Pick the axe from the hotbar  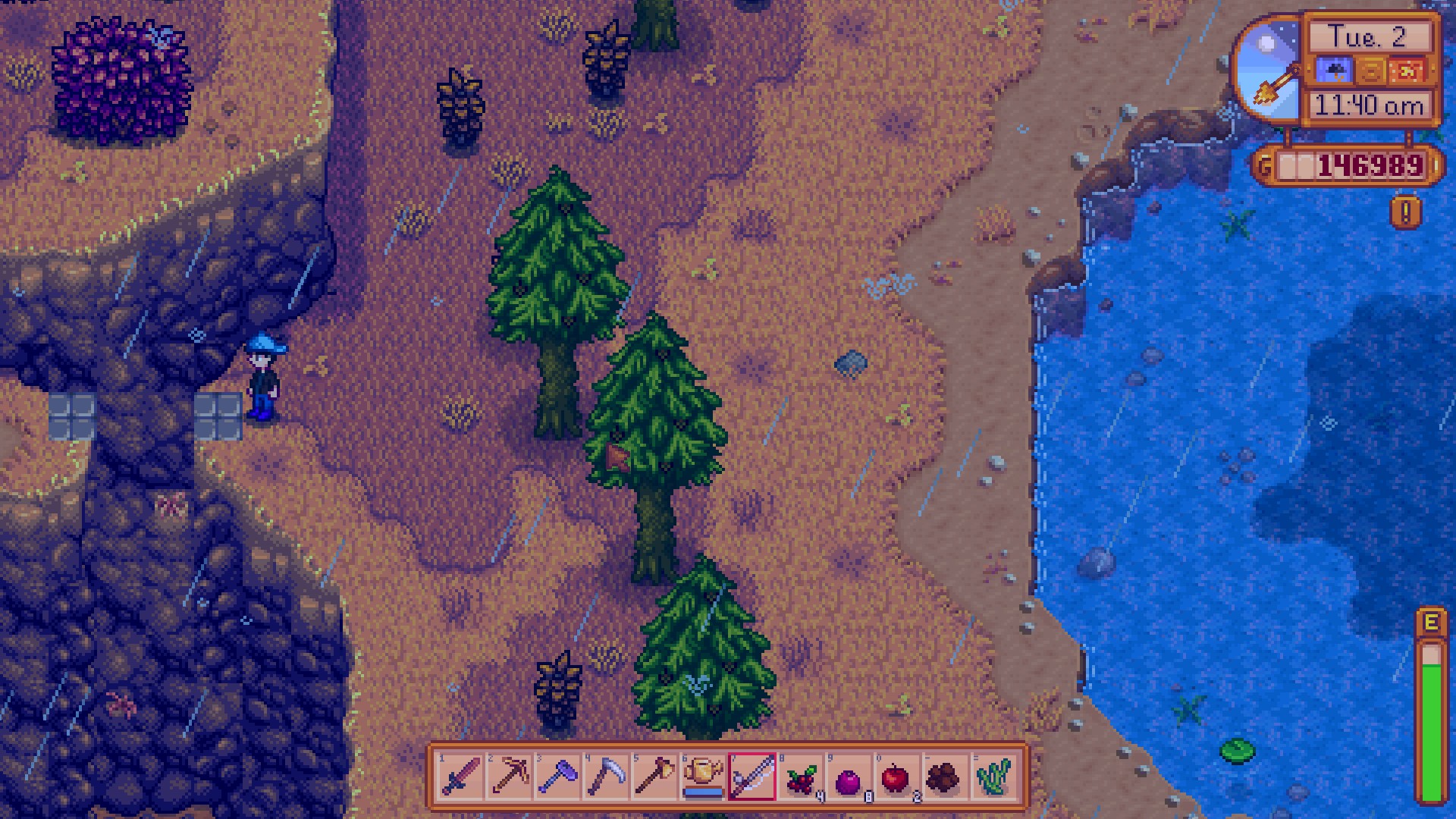tap(655, 777)
